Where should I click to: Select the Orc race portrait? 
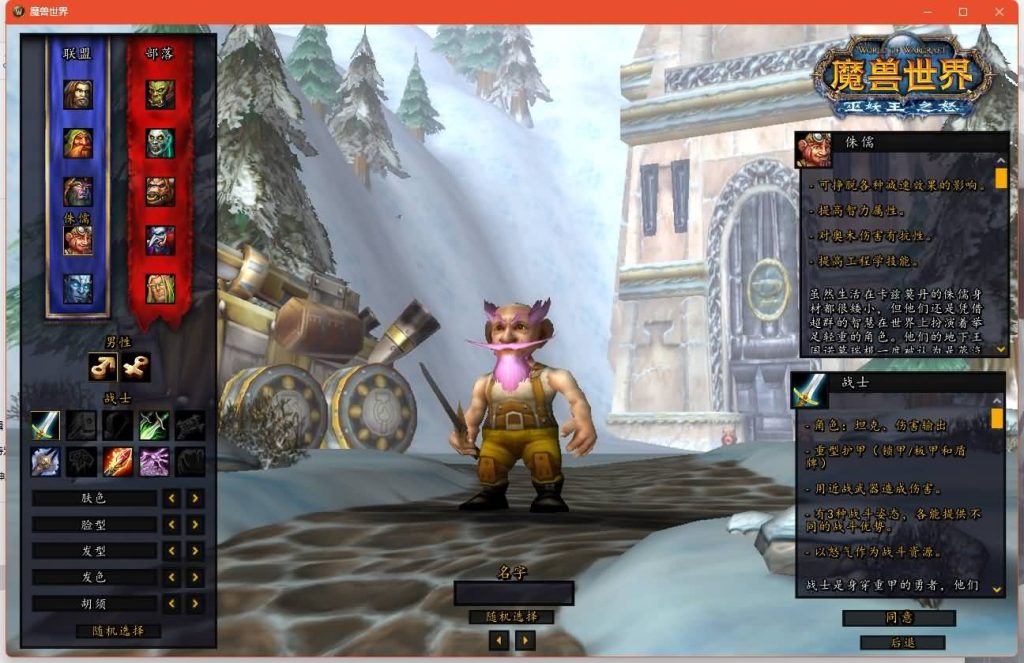pos(160,95)
